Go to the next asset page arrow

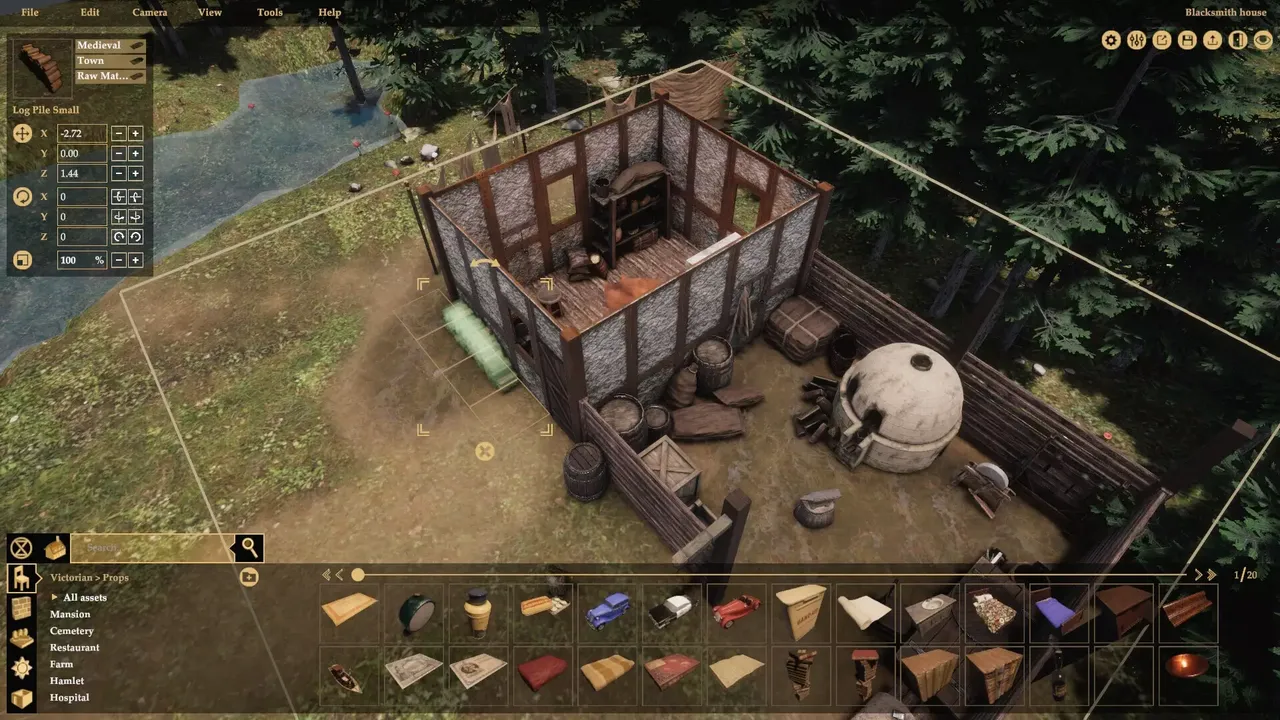coord(1198,575)
